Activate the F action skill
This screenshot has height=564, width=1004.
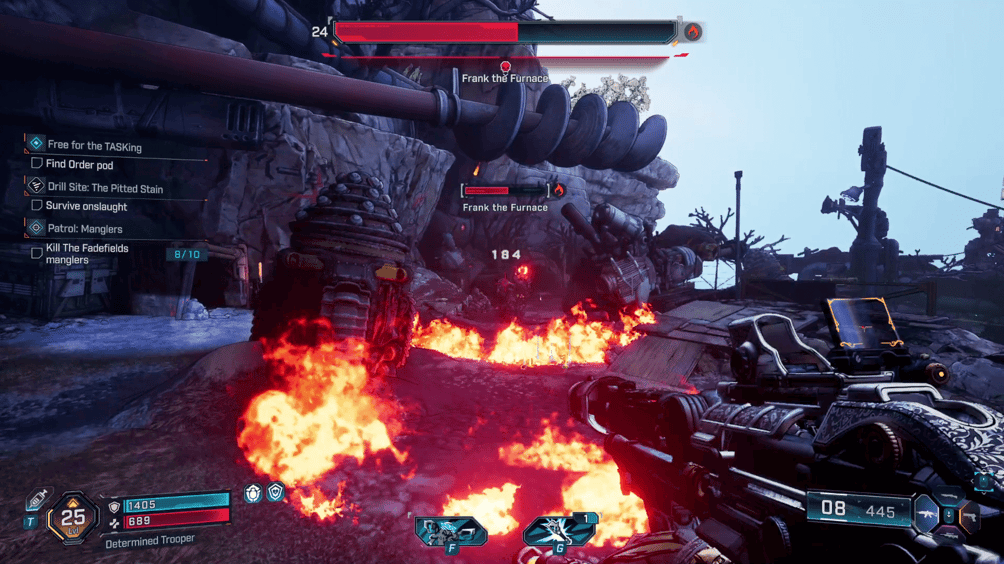[451, 530]
